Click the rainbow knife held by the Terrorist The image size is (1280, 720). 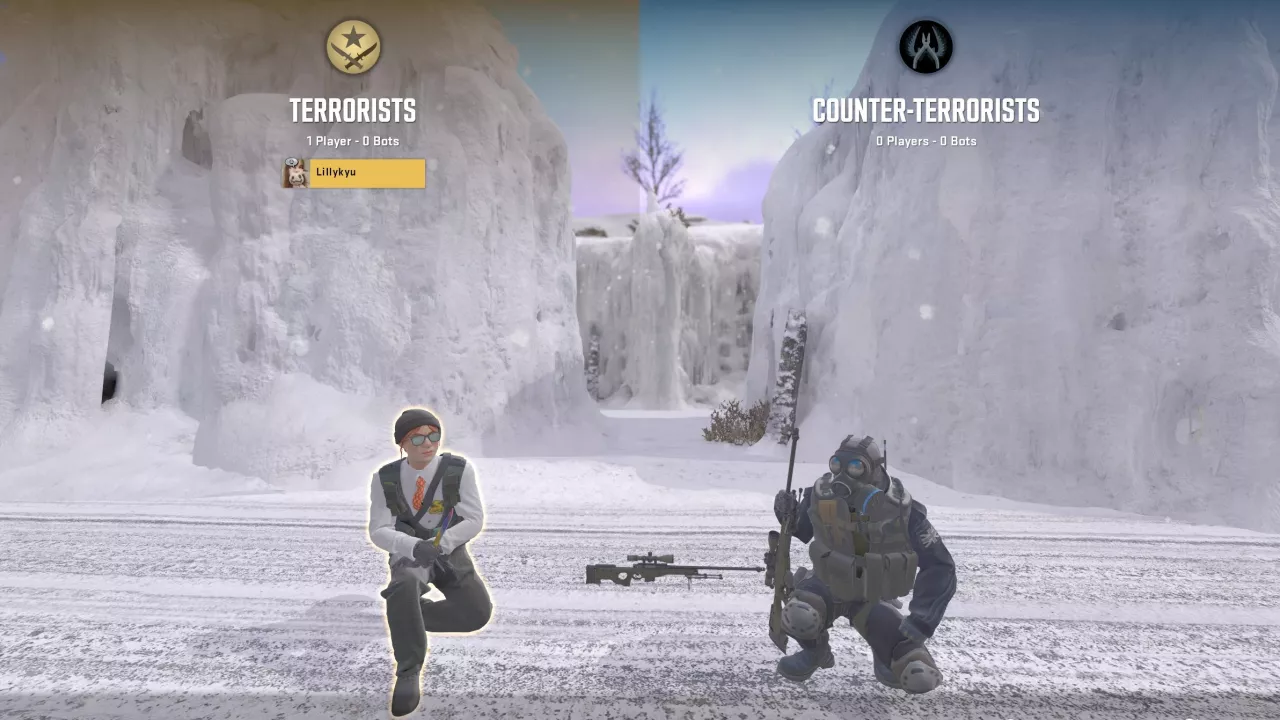click(443, 523)
